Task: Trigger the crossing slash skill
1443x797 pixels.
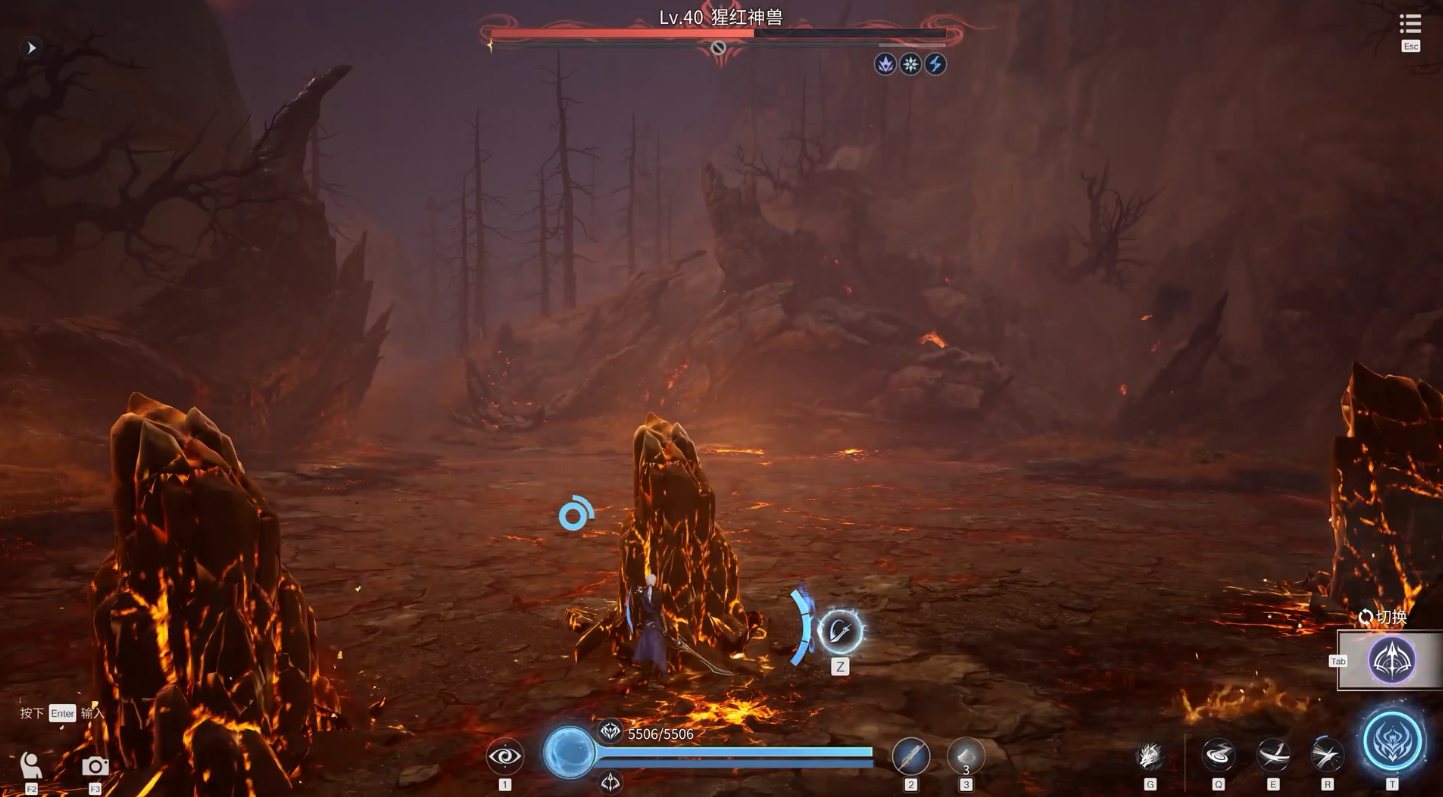Action: pyautogui.click(x=1273, y=755)
